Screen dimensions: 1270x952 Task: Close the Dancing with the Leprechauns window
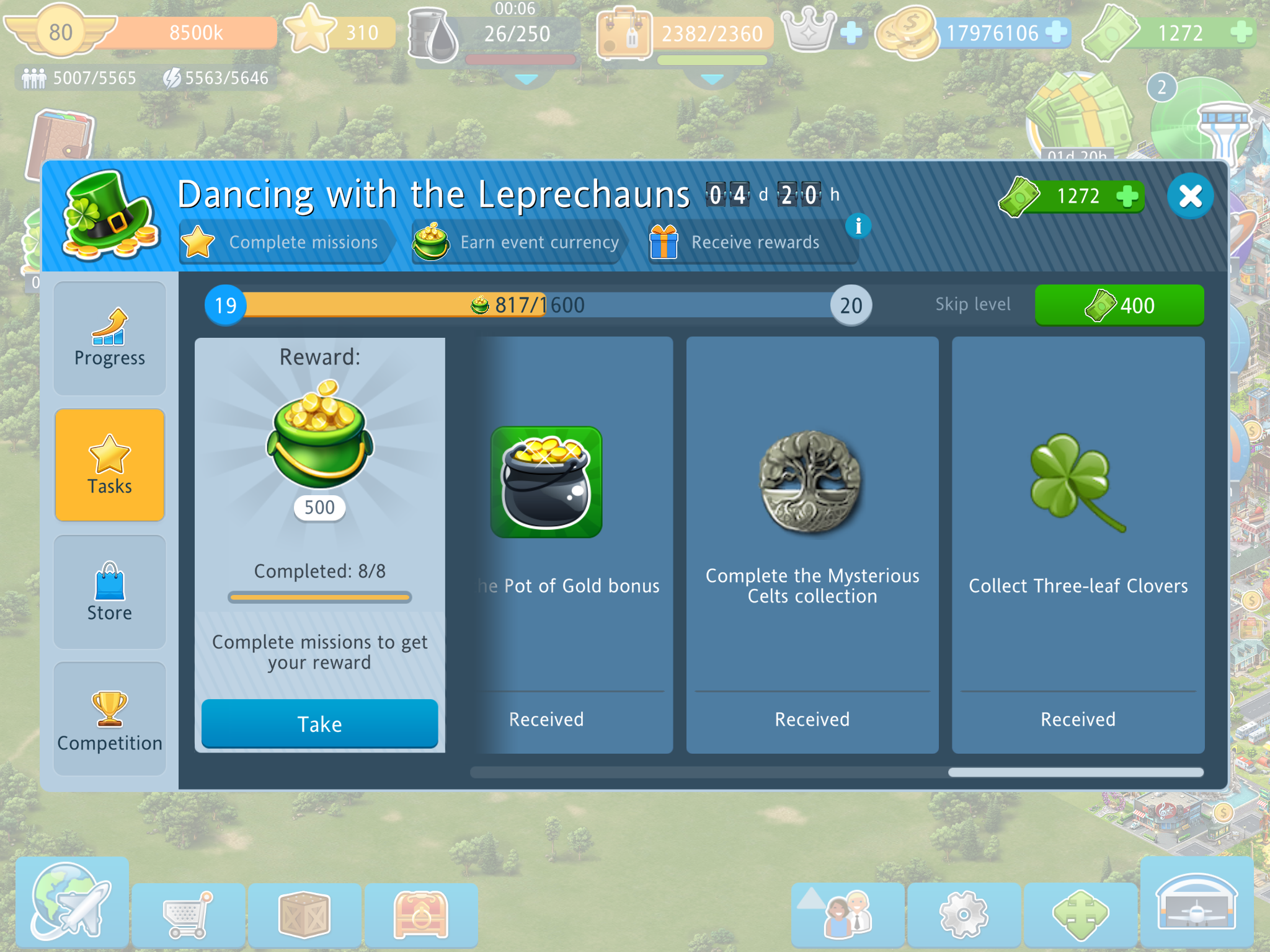[1190, 196]
